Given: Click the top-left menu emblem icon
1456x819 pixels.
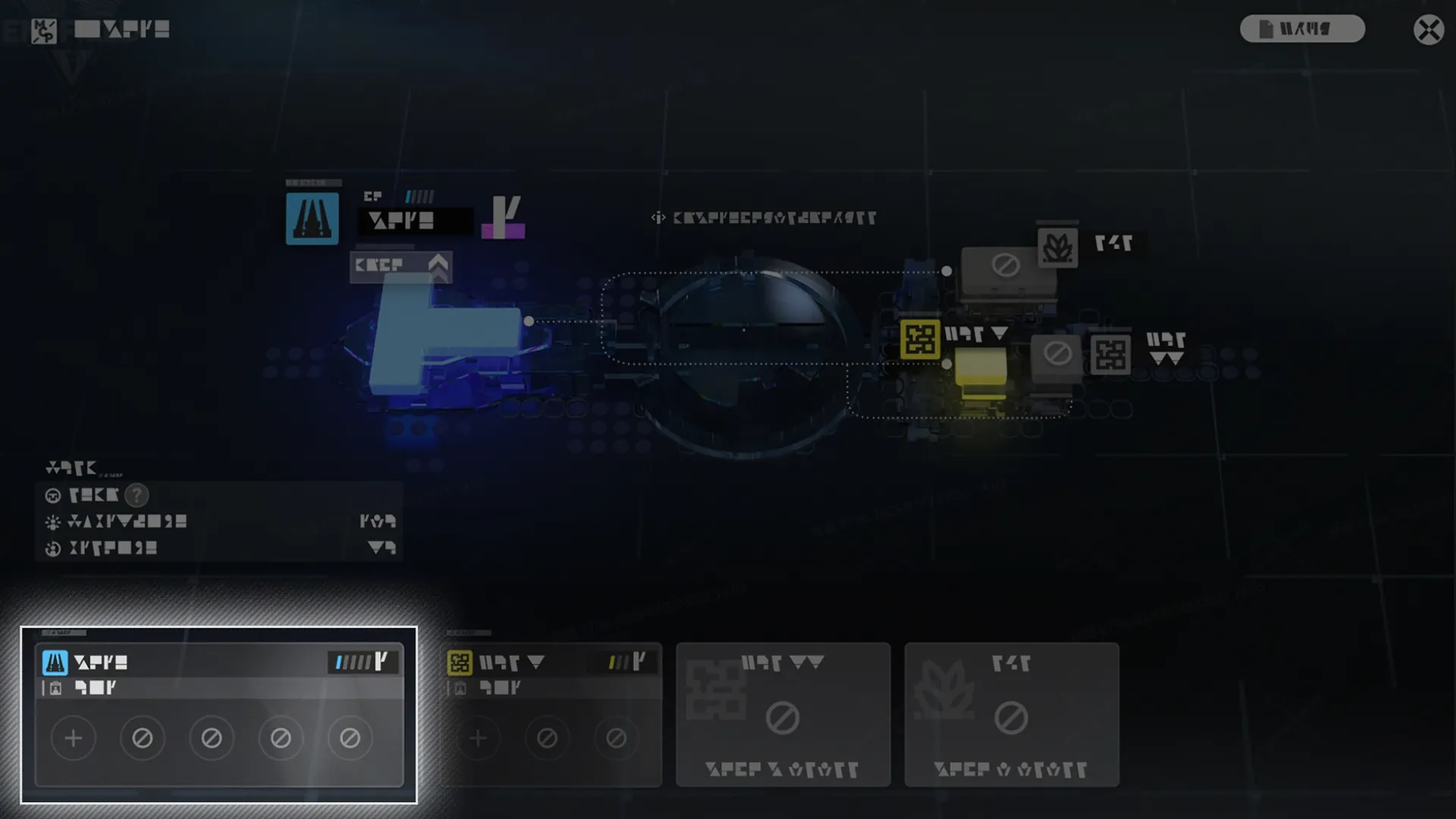Looking at the screenshot, I should 44,30.
